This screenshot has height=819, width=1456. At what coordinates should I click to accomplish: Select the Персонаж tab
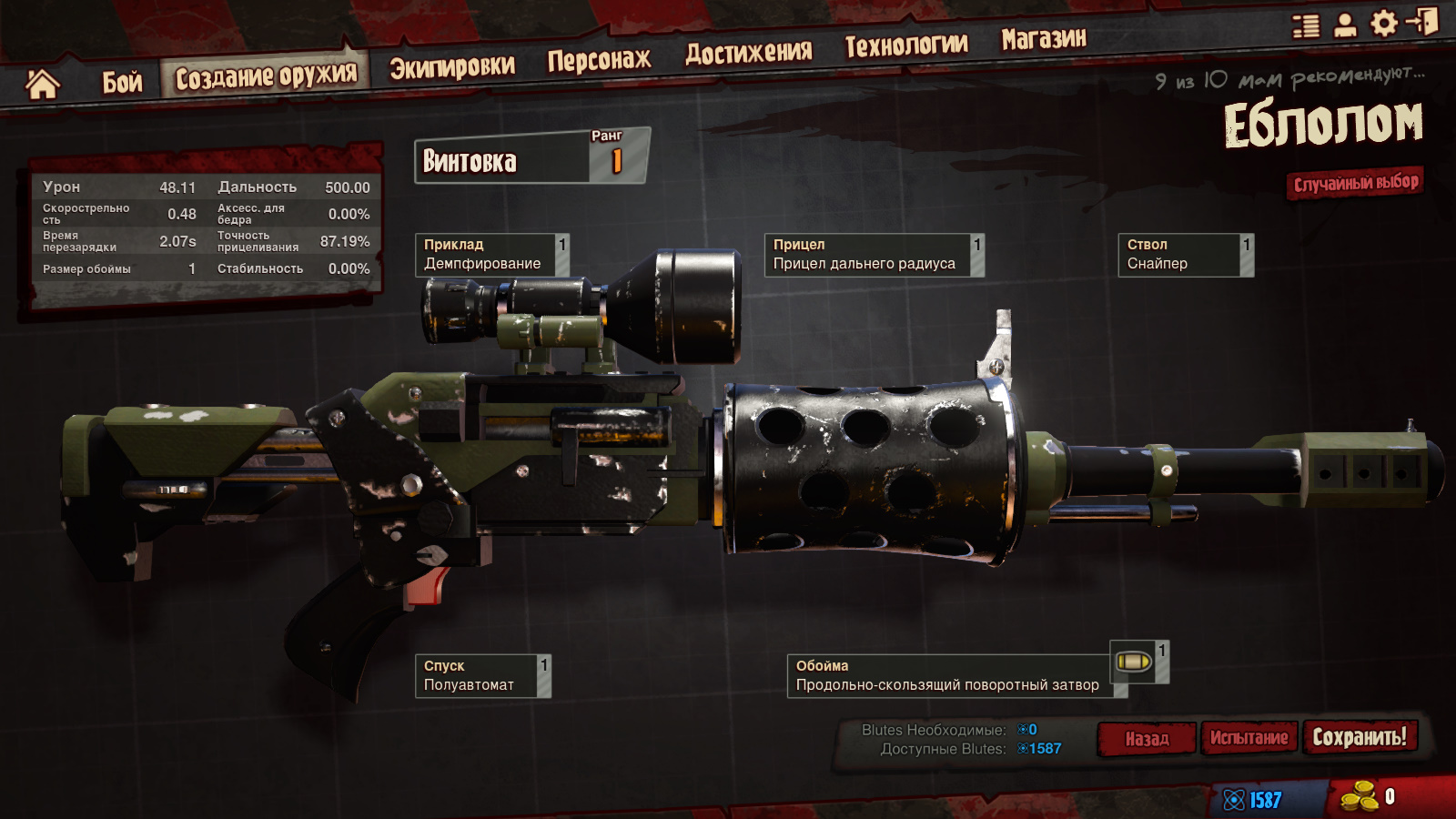click(x=599, y=60)
